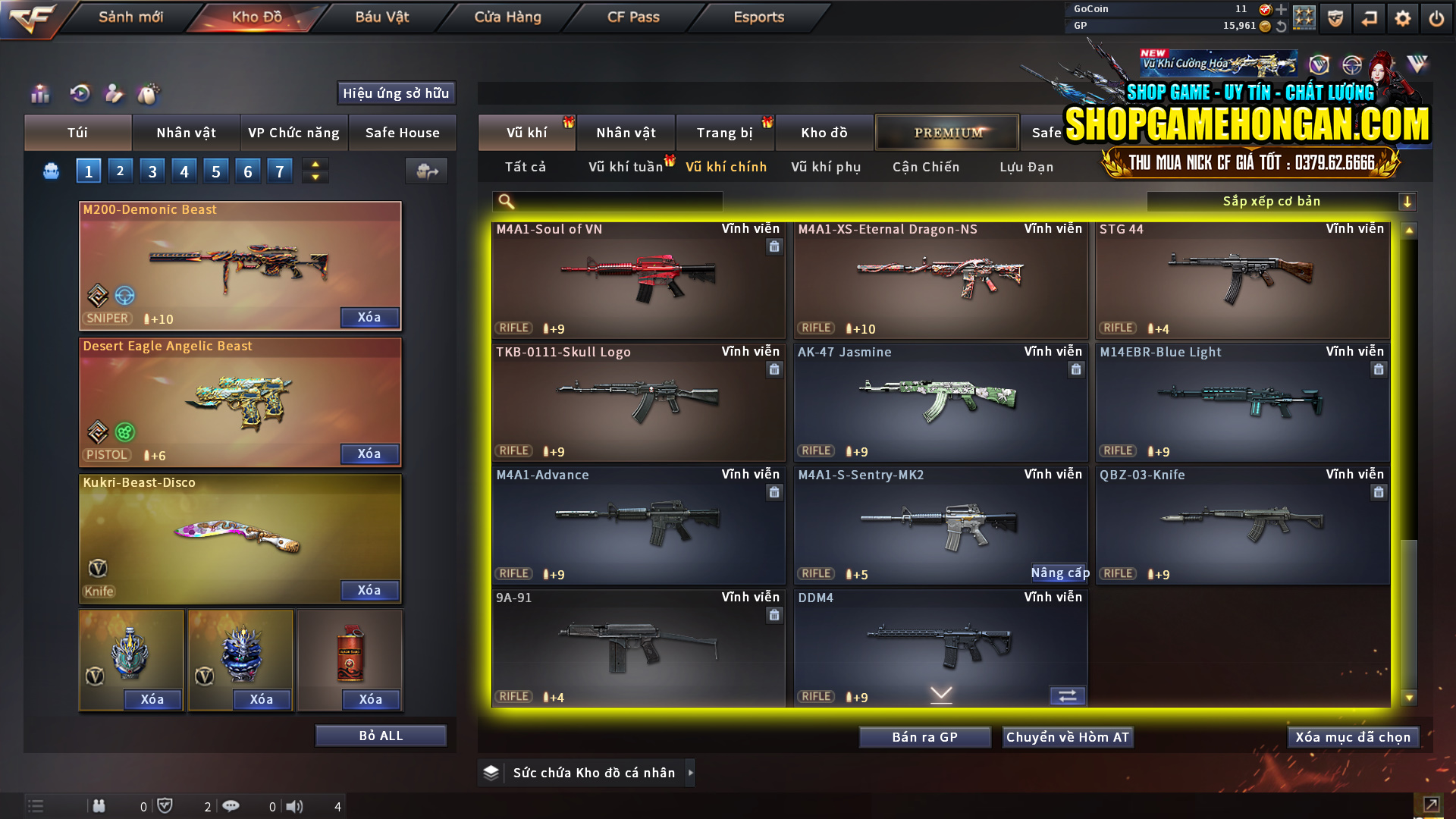Select bag slot 2

[x=120, y=170]
